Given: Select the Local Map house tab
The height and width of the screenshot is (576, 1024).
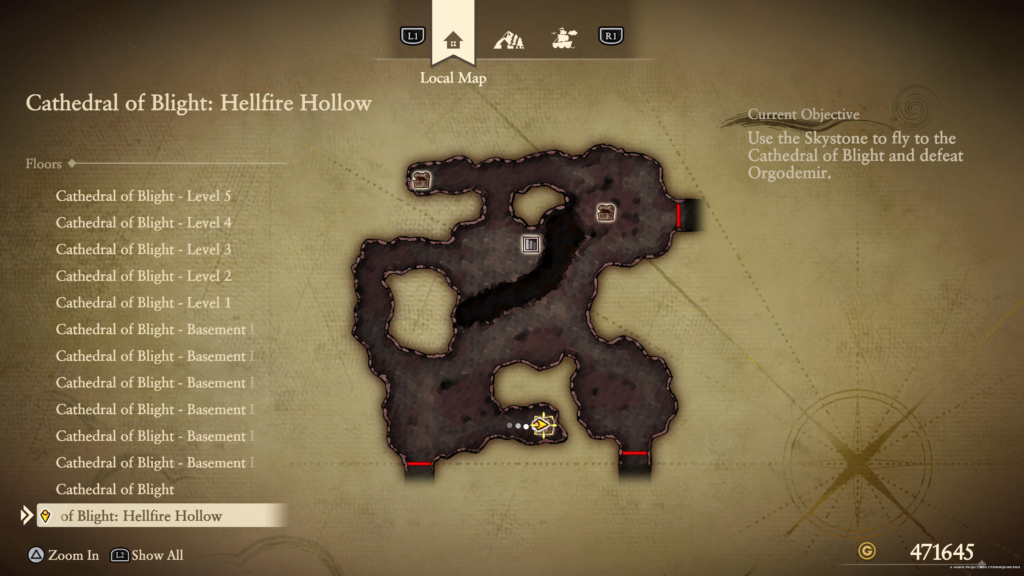Looking at the screenshot, I should coord(453,40).
